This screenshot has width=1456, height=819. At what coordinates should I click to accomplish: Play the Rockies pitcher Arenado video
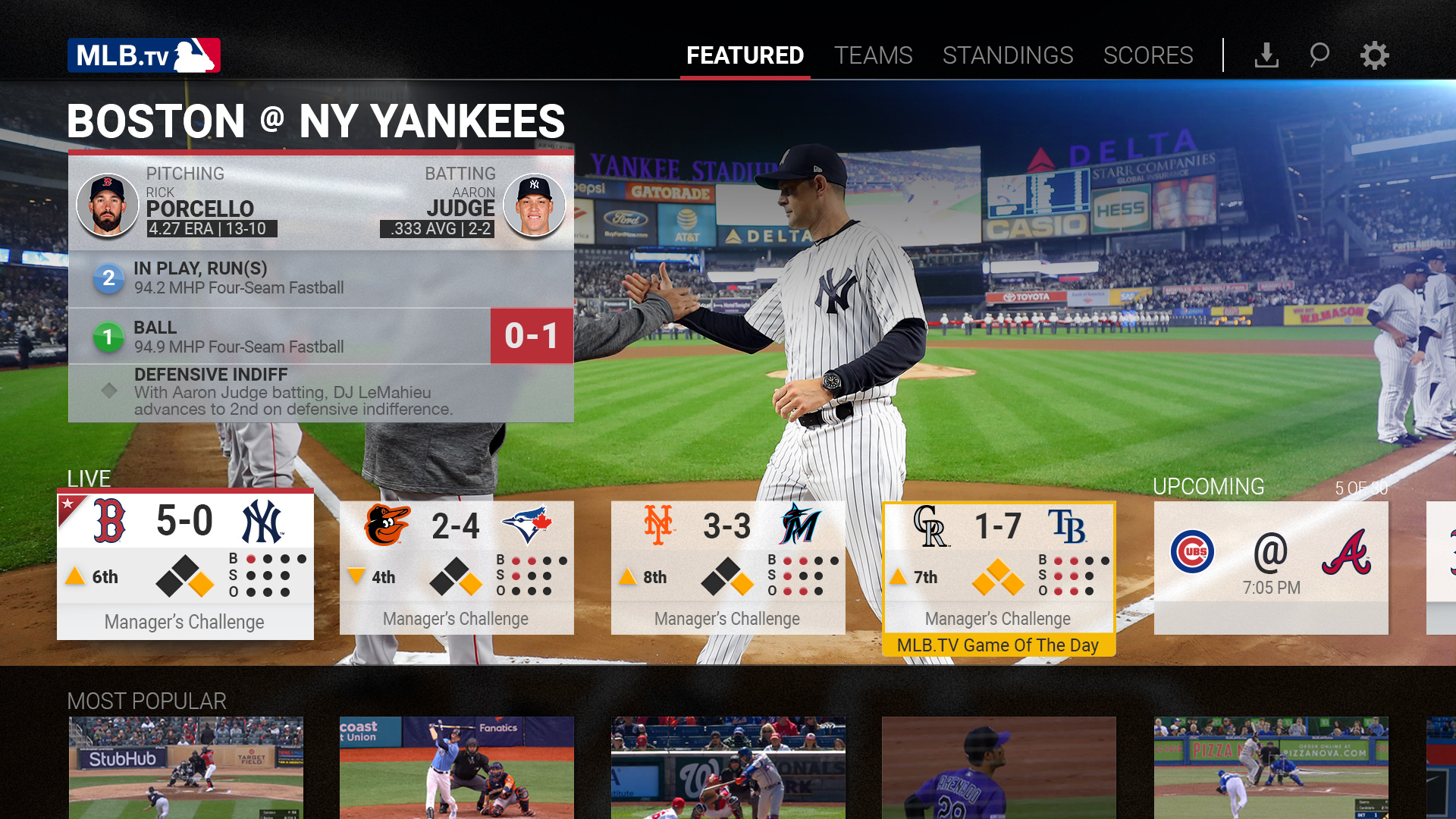(999, 766)
